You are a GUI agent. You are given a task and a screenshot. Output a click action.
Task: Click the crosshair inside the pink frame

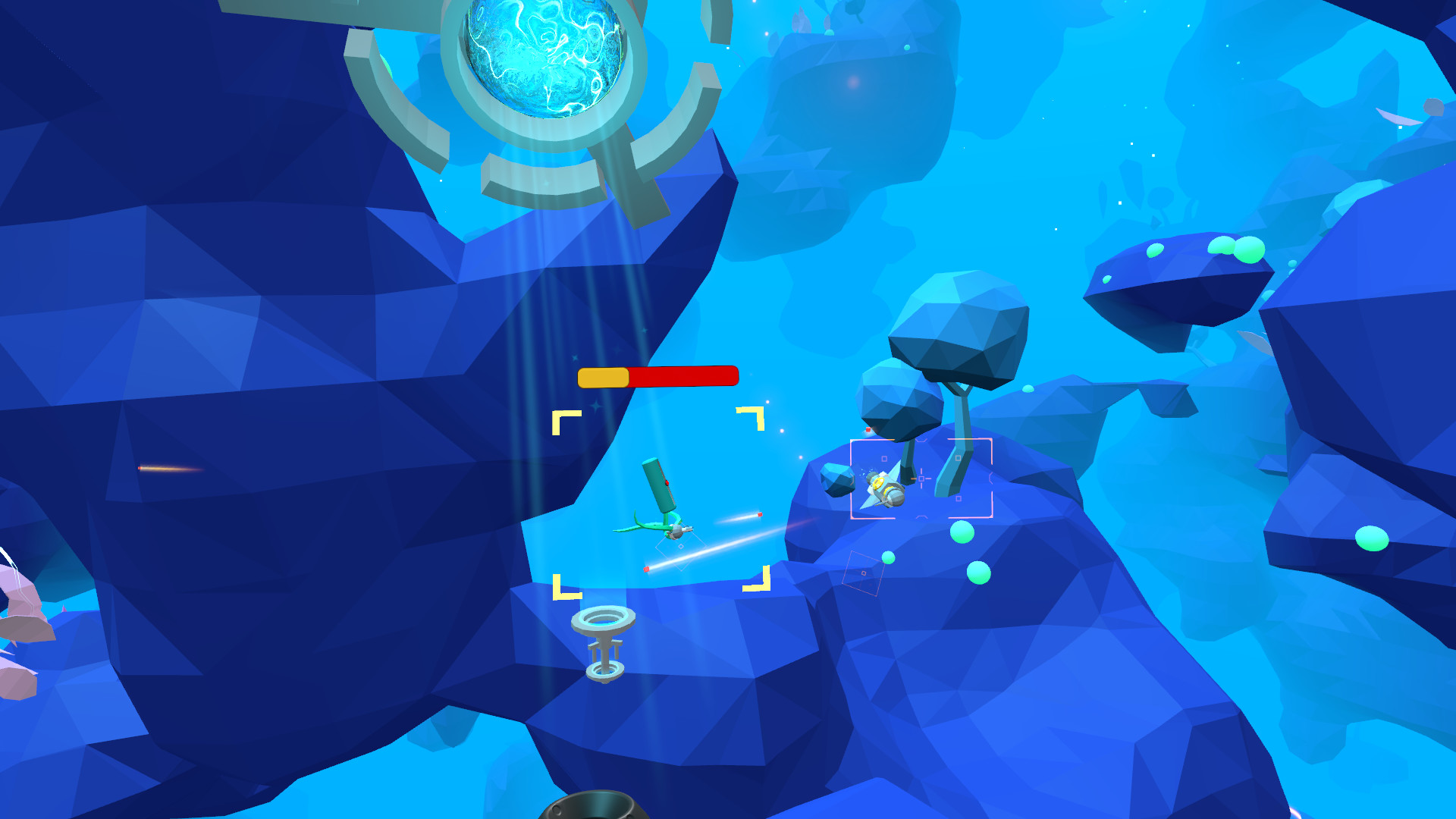pyautogui.click(x=921, y=480)
